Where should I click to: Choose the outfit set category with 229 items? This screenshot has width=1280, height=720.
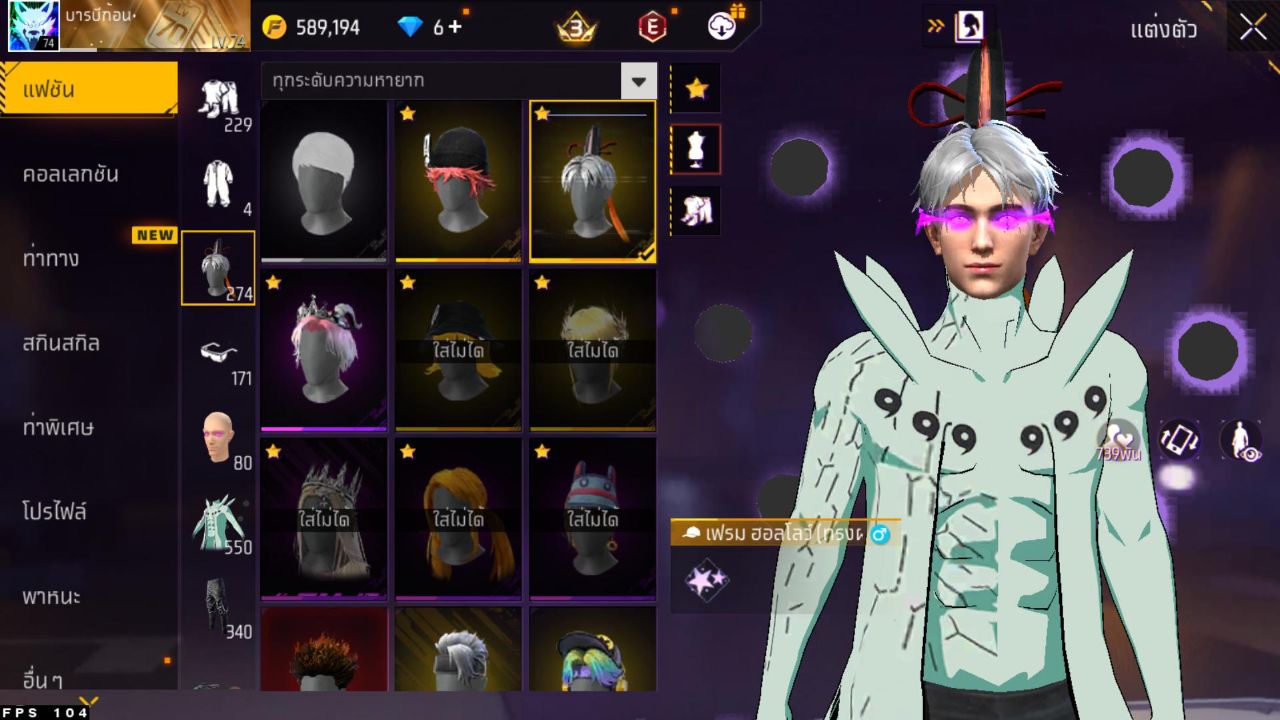pyautogui.click(x=217, y=100)
